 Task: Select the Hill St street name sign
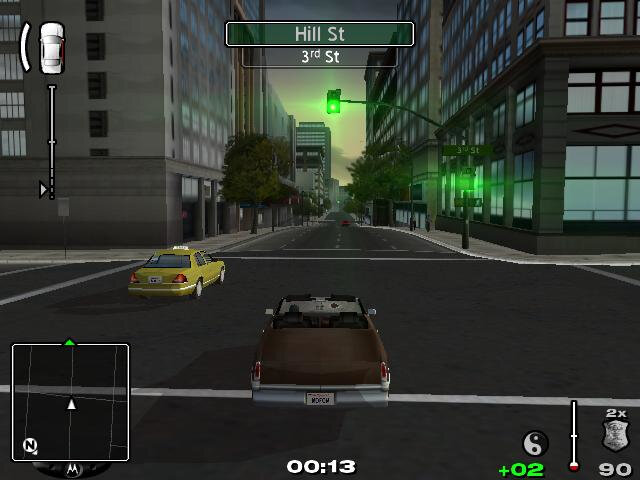[x=320, y=34]
